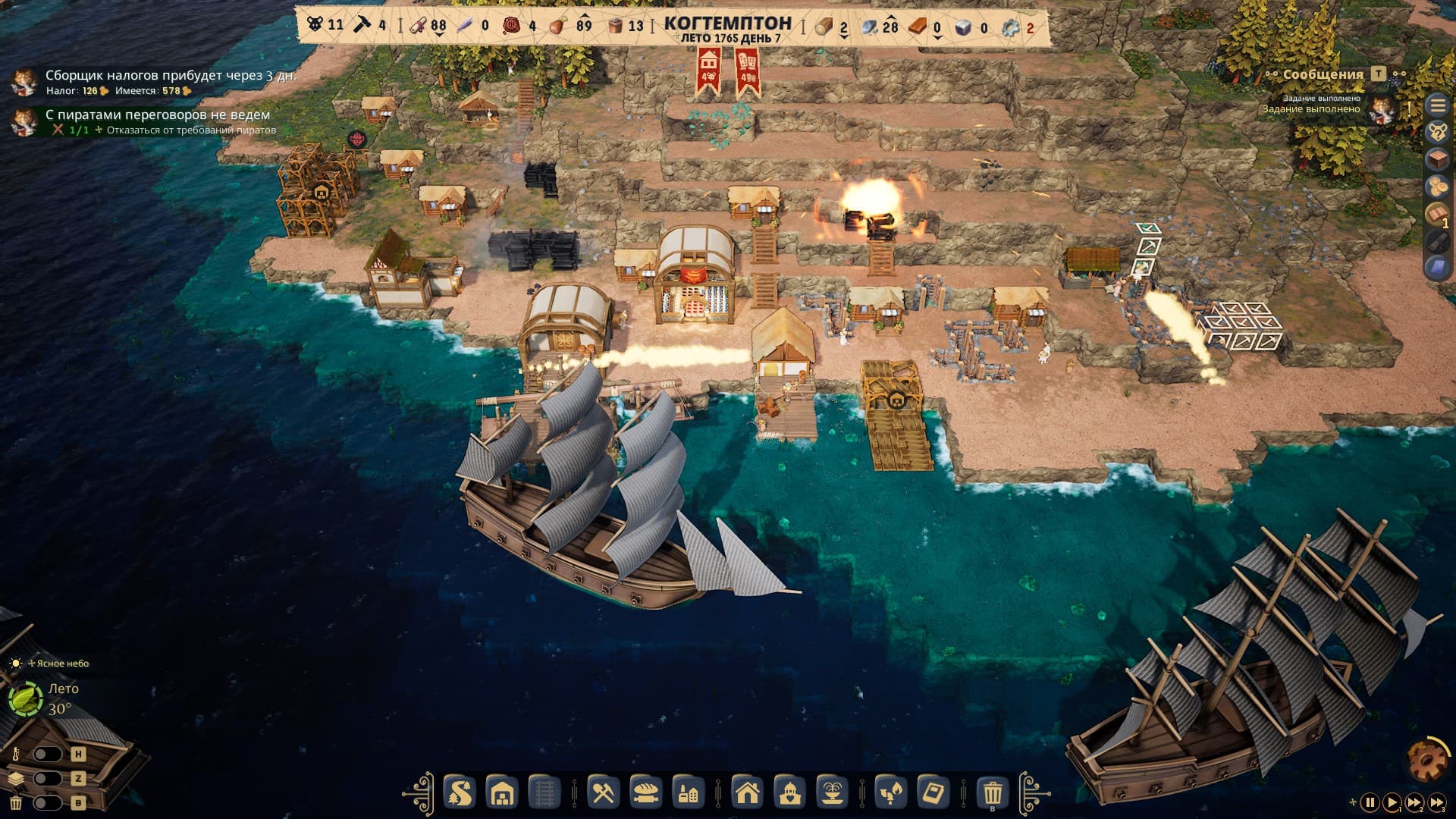This screenshot has width=1456, height=819.
Task: Open the tax collector arrival notice
Action: pos(170,76)
